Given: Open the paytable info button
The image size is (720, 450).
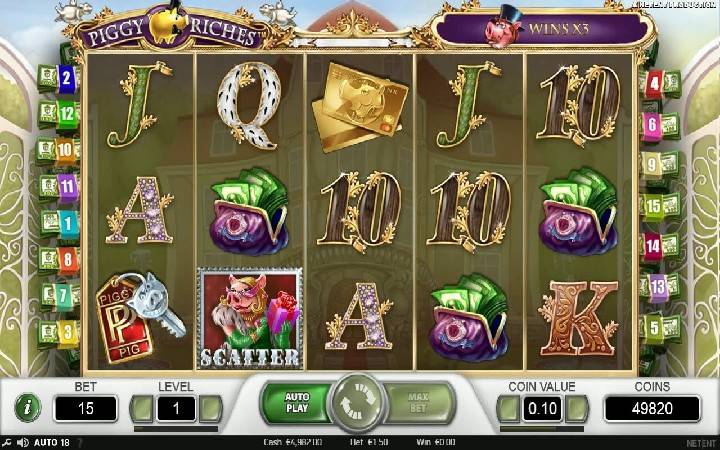Looking at the screenshot, I should point(23,407).
